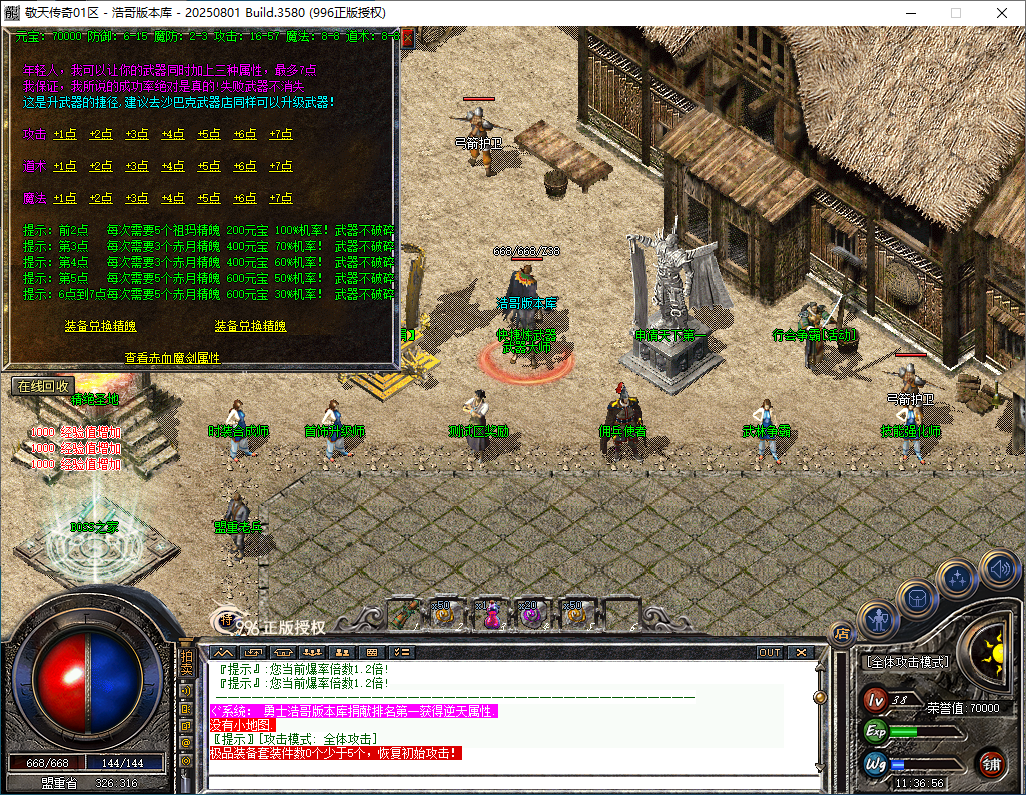Minimize the game window
The height and width of the screenshot is (795, 1026).
(910, 13)
